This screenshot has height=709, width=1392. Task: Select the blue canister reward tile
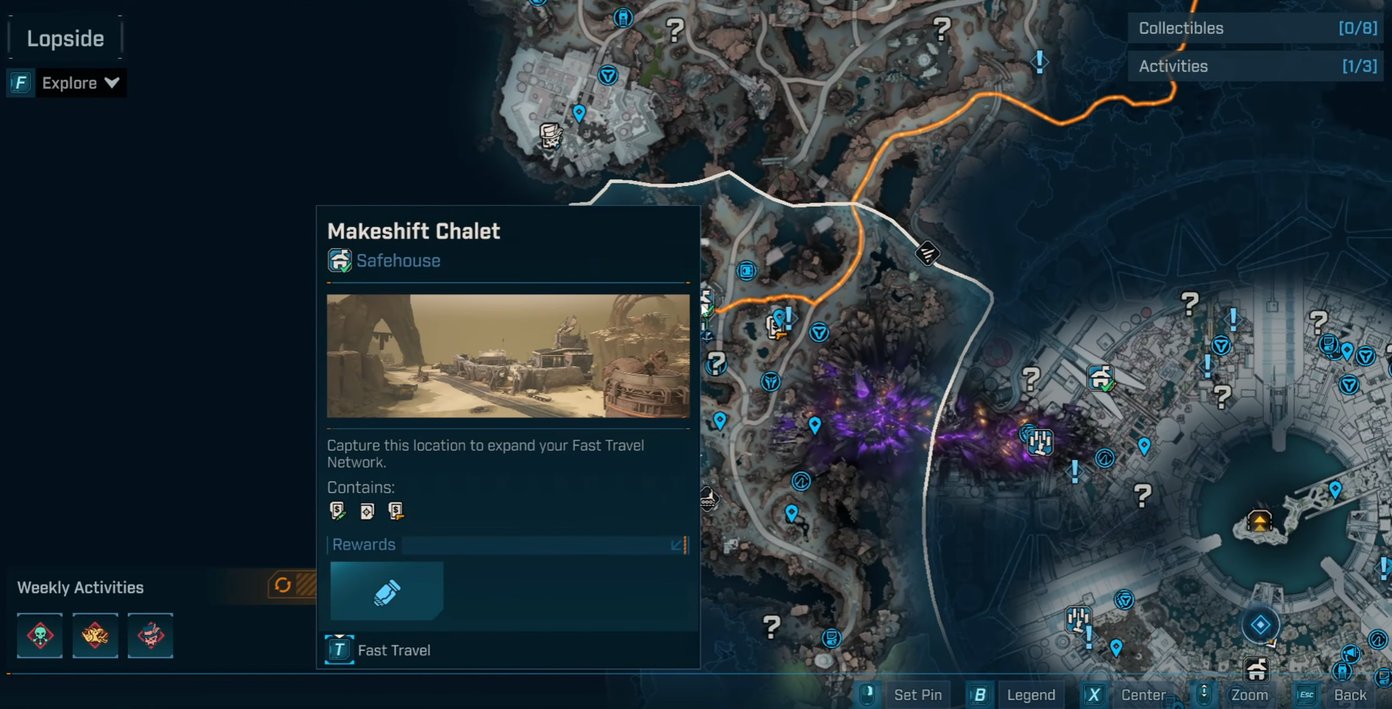tap(387, 592)
